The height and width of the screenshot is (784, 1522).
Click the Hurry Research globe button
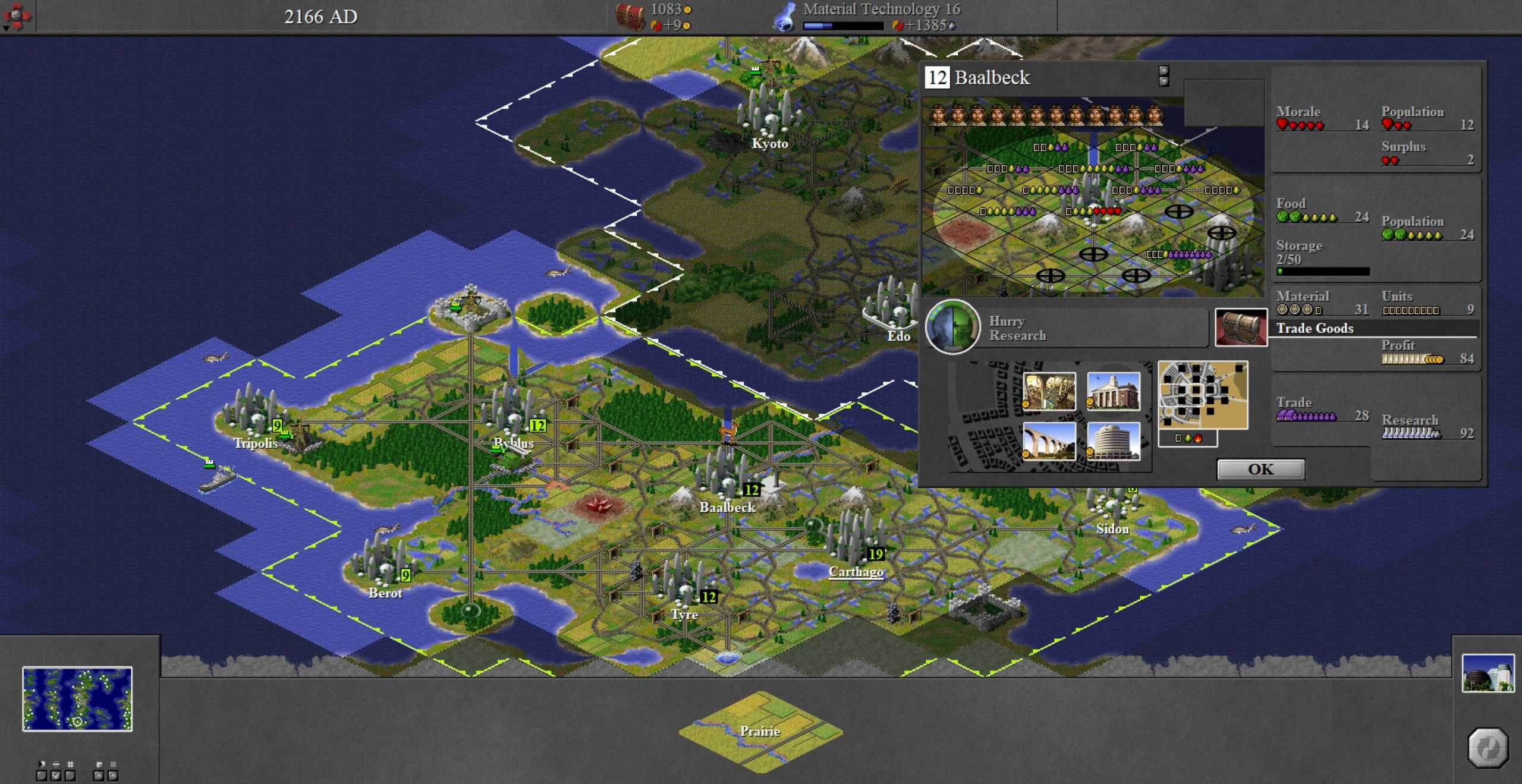(x=952, y=327)
